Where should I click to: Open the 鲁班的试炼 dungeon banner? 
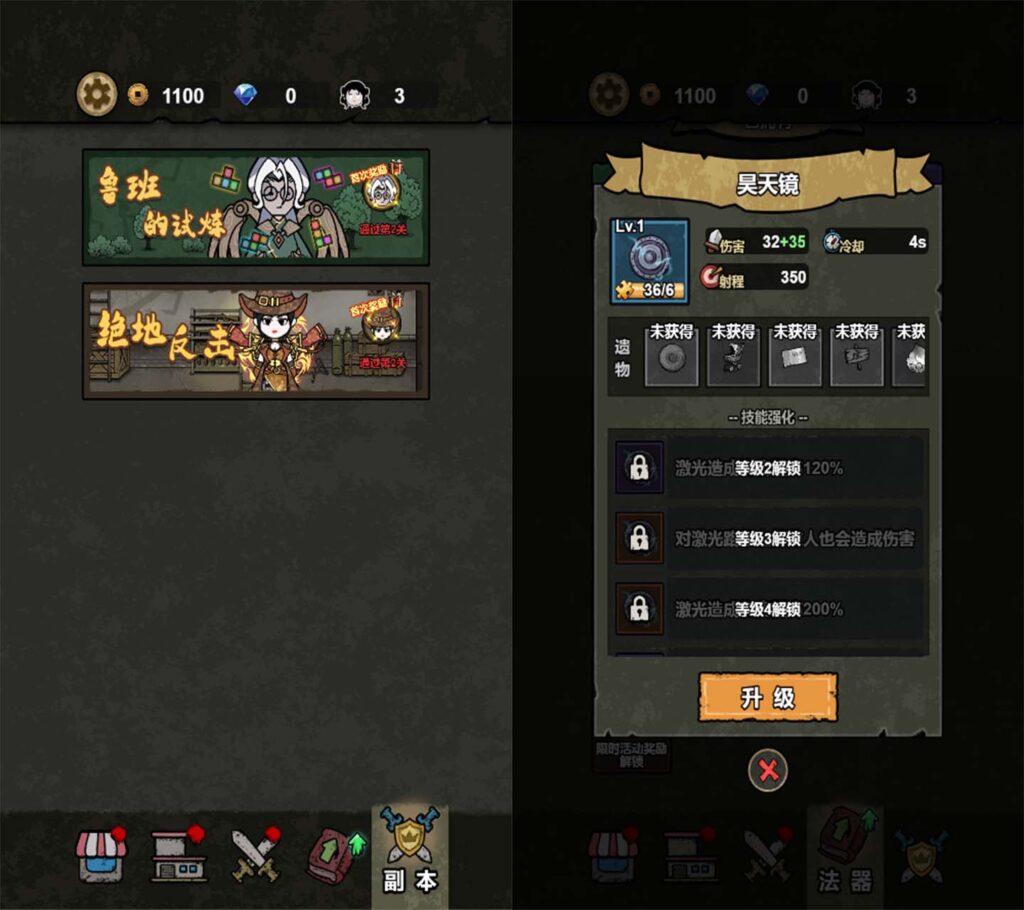click(256, 207)
